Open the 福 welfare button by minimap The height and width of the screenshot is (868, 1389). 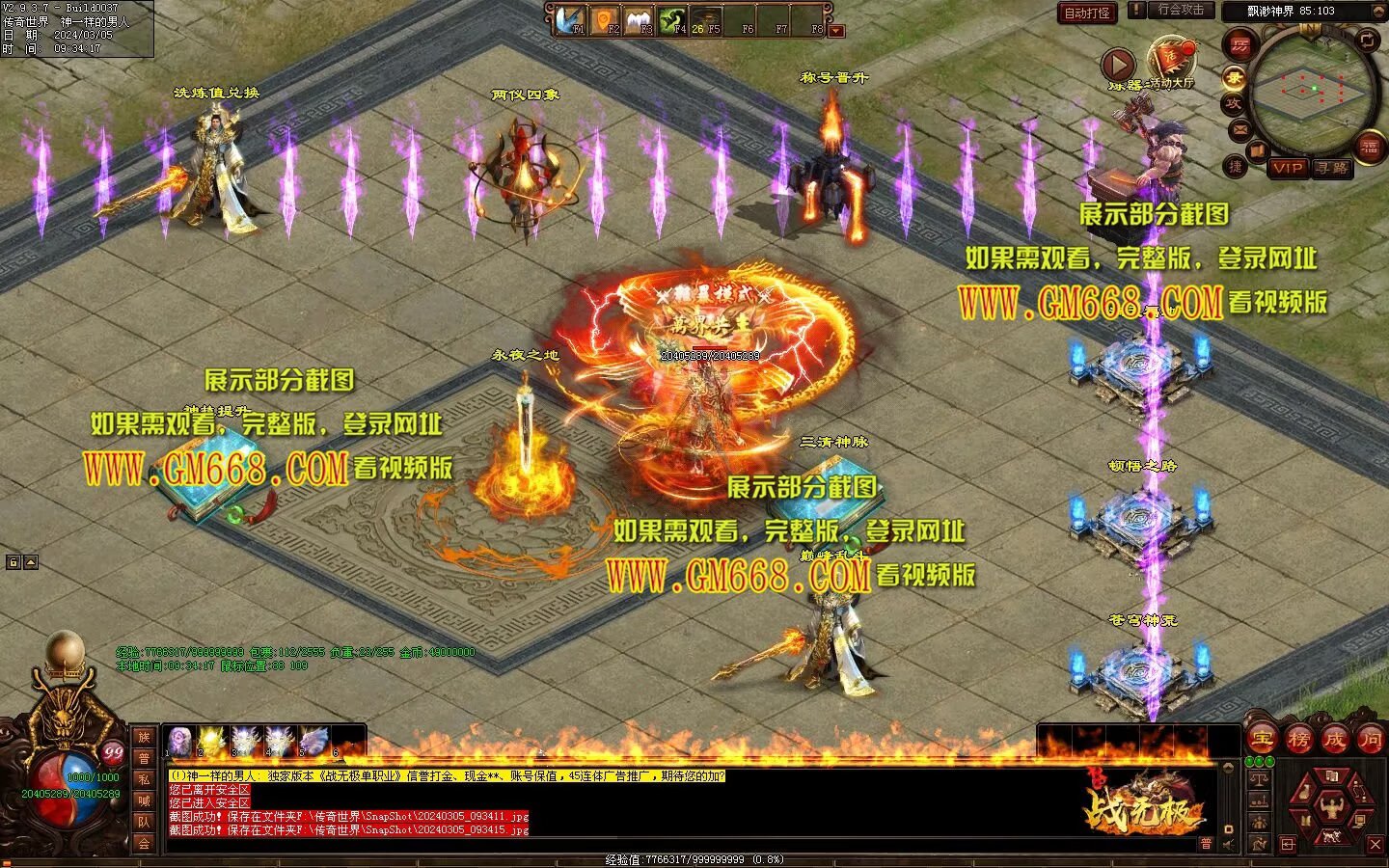(1370, 148)
